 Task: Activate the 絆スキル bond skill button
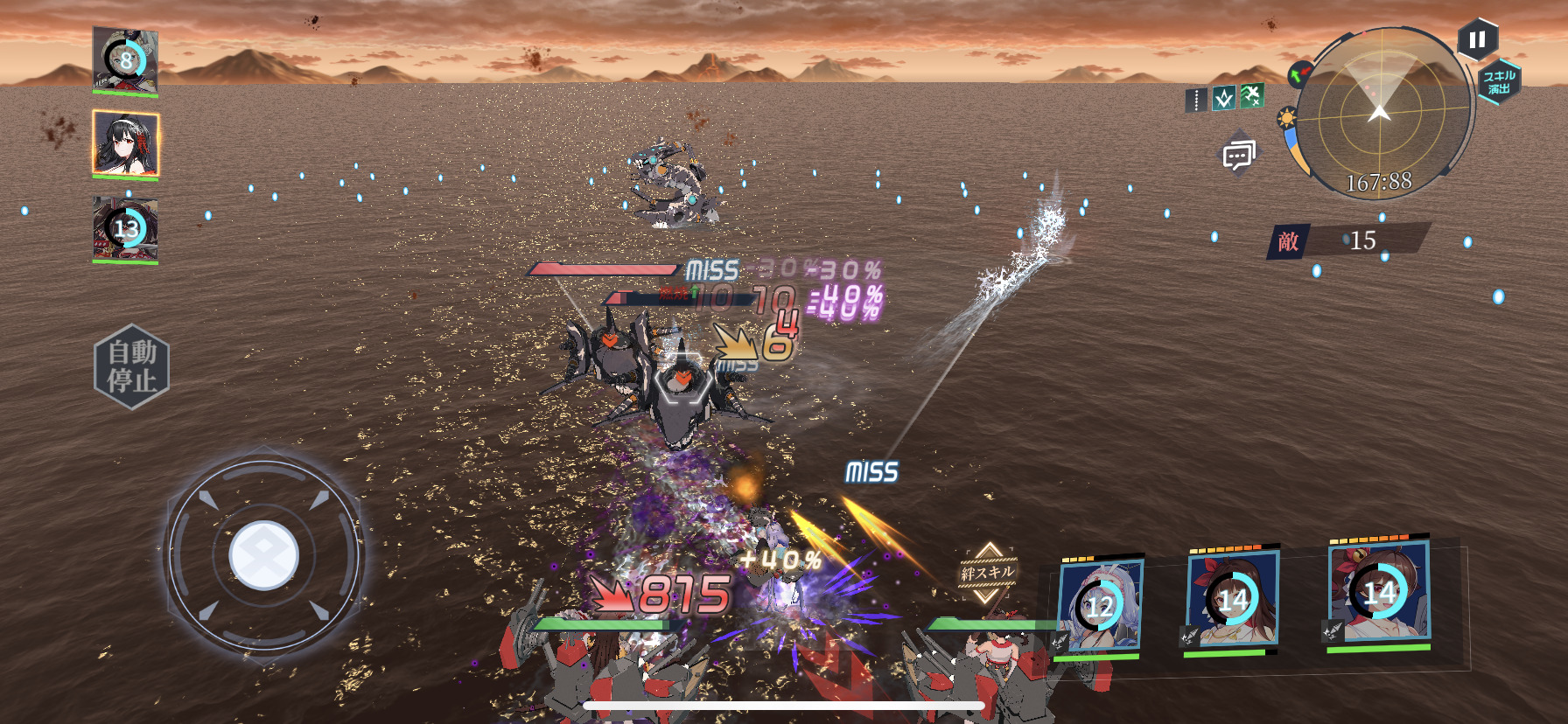988,573
